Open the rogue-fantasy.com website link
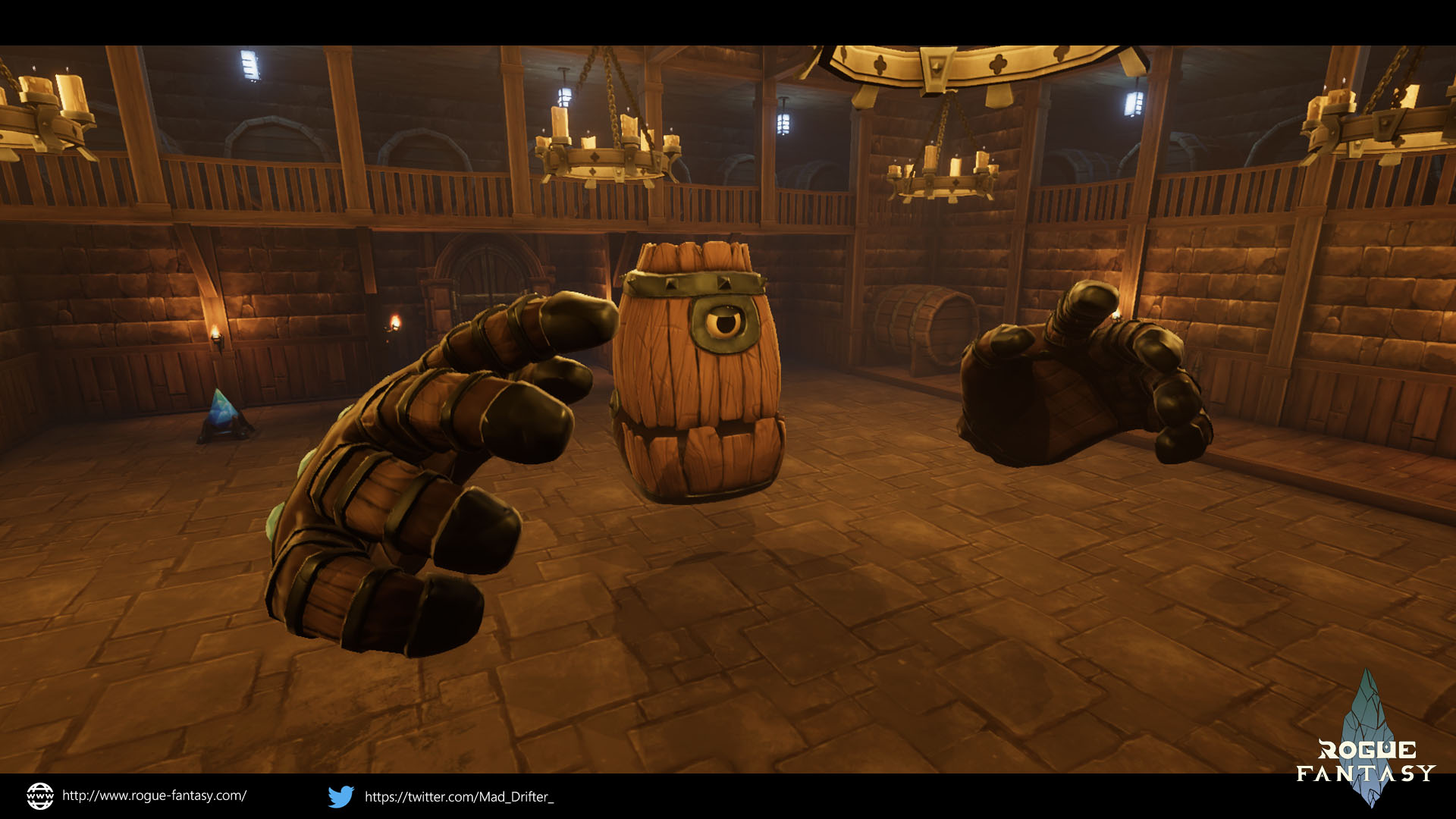 154,795
